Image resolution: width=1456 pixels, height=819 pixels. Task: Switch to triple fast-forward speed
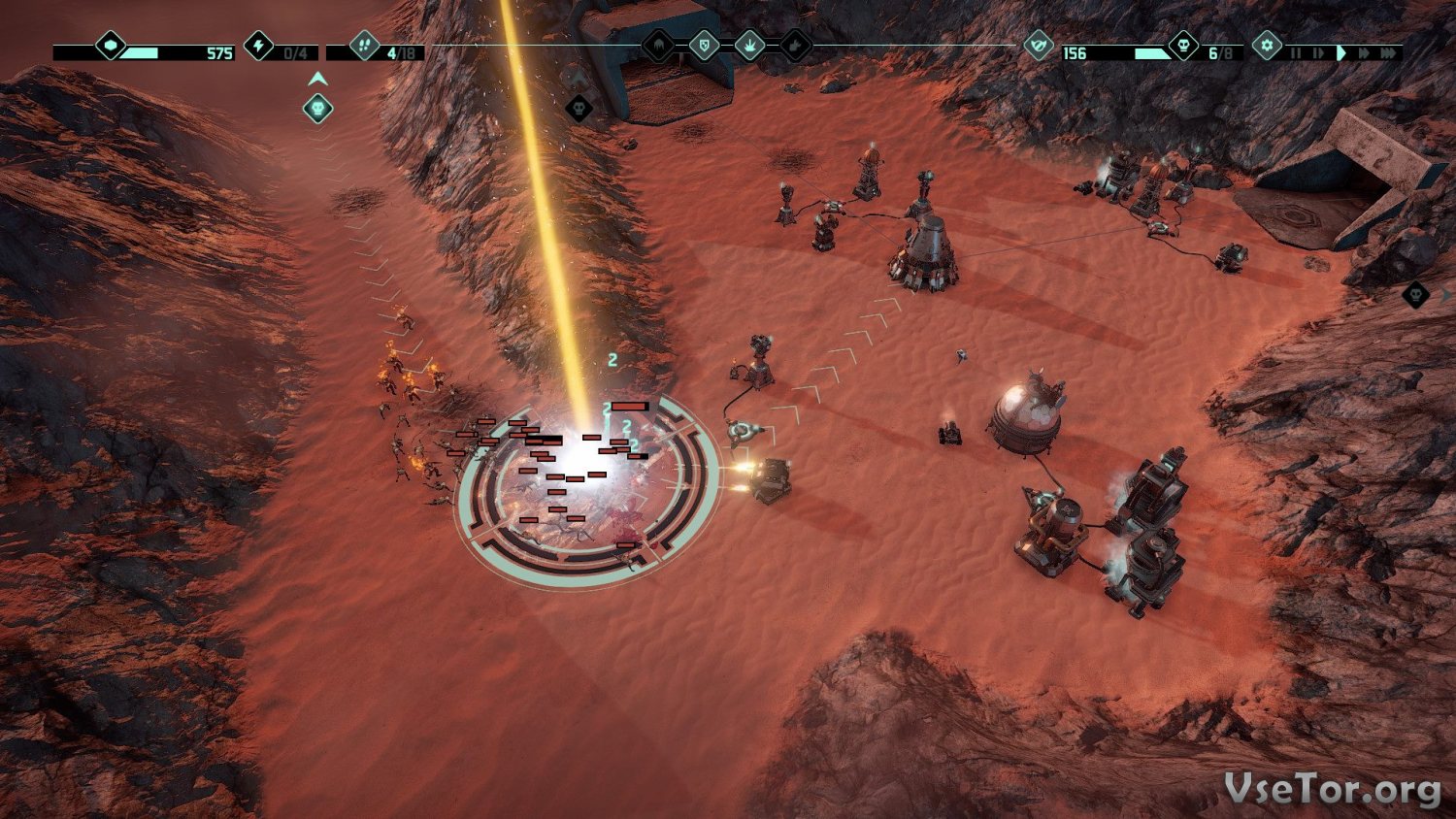click(x=1389, y=52)
